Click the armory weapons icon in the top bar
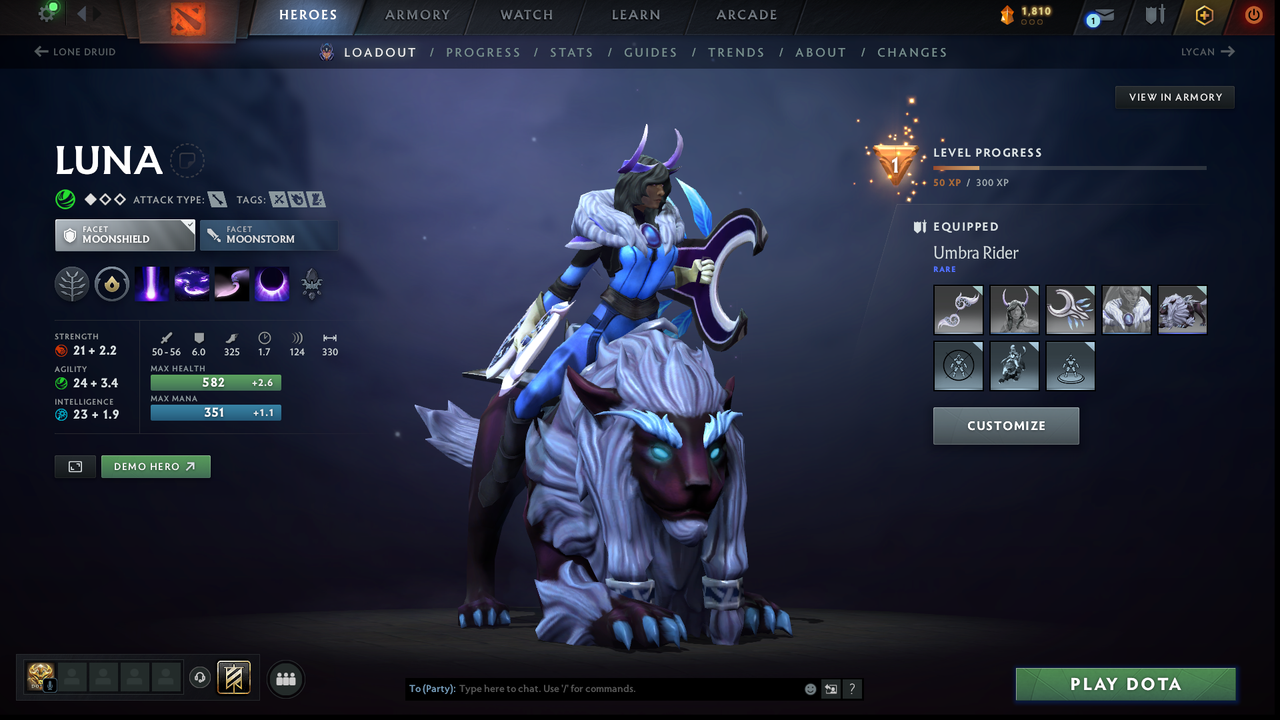1280x720 pixels. point(1154,15)
